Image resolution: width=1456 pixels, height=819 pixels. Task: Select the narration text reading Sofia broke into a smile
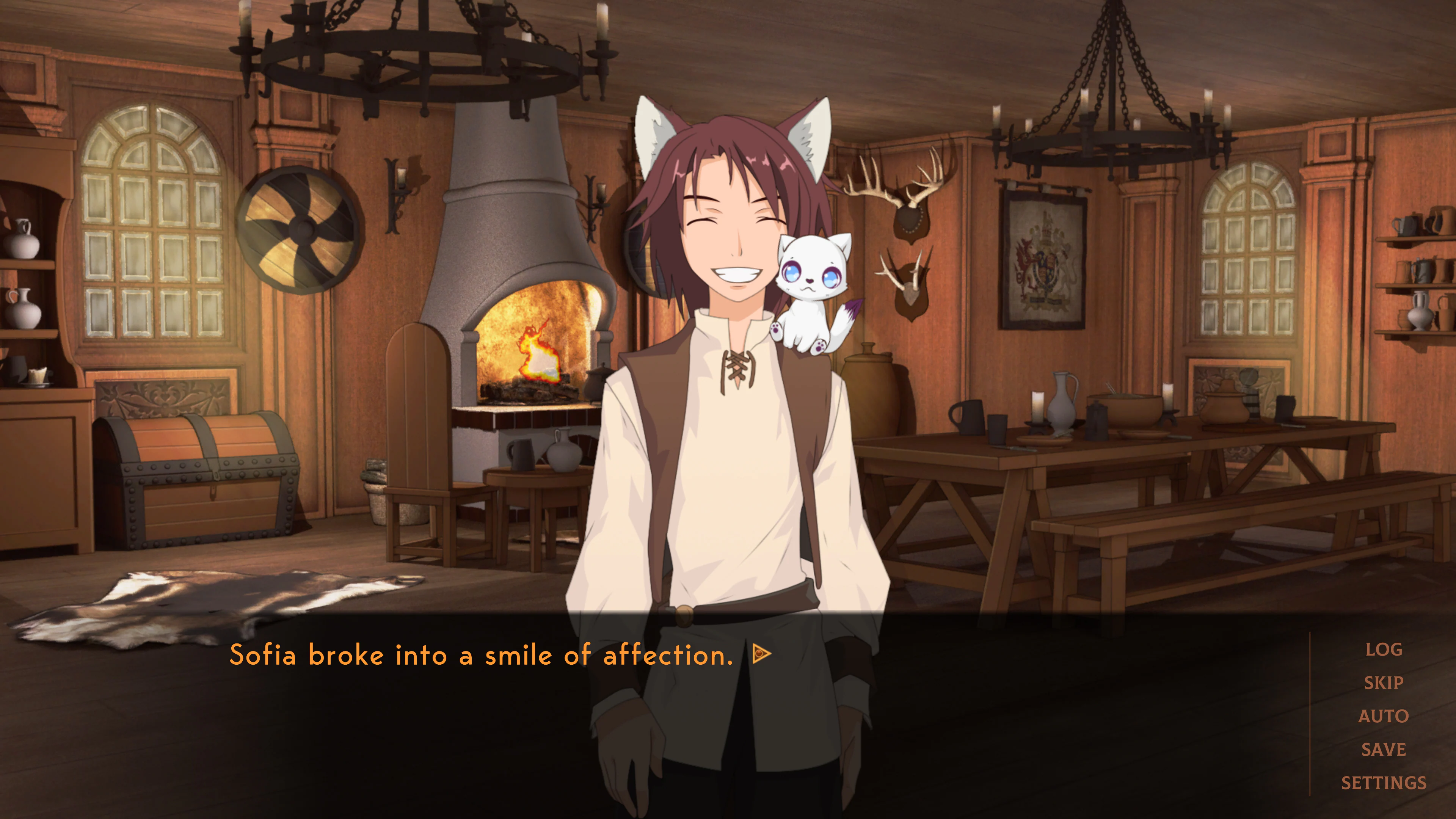tap(480, 653)
